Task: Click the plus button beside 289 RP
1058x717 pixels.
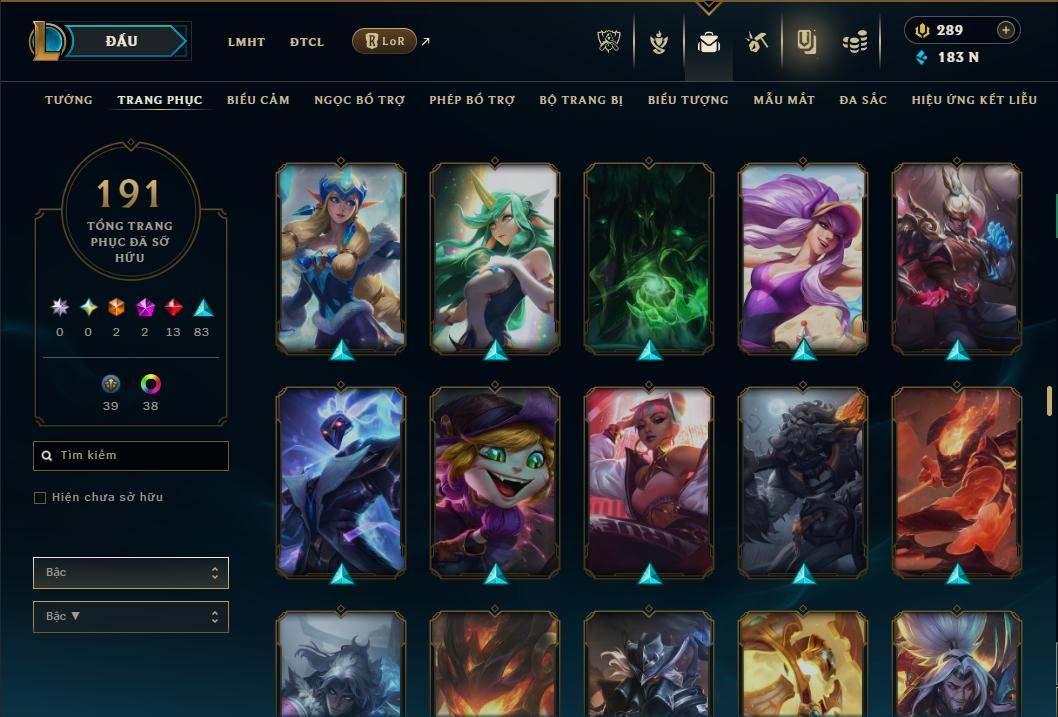Action: [x=1006, y=30]
